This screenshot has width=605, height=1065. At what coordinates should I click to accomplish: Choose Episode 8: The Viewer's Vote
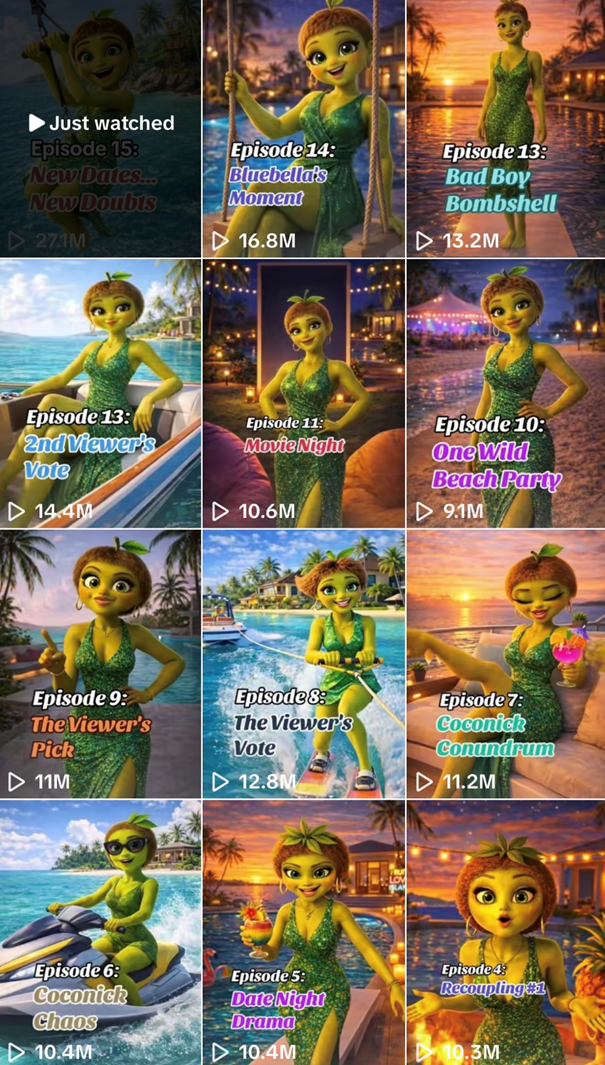pos(303,664)
